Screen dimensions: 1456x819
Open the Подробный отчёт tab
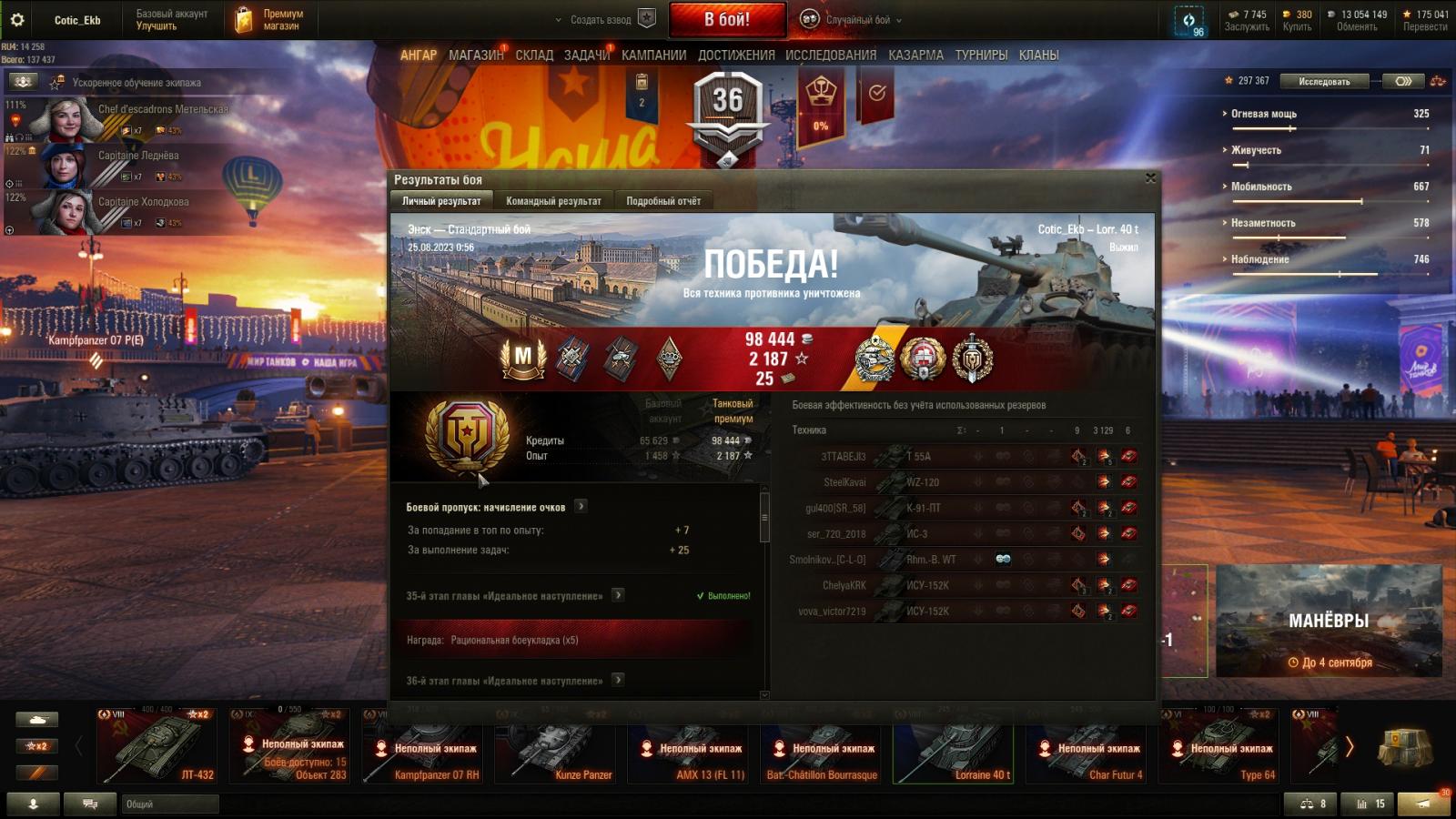663,201
